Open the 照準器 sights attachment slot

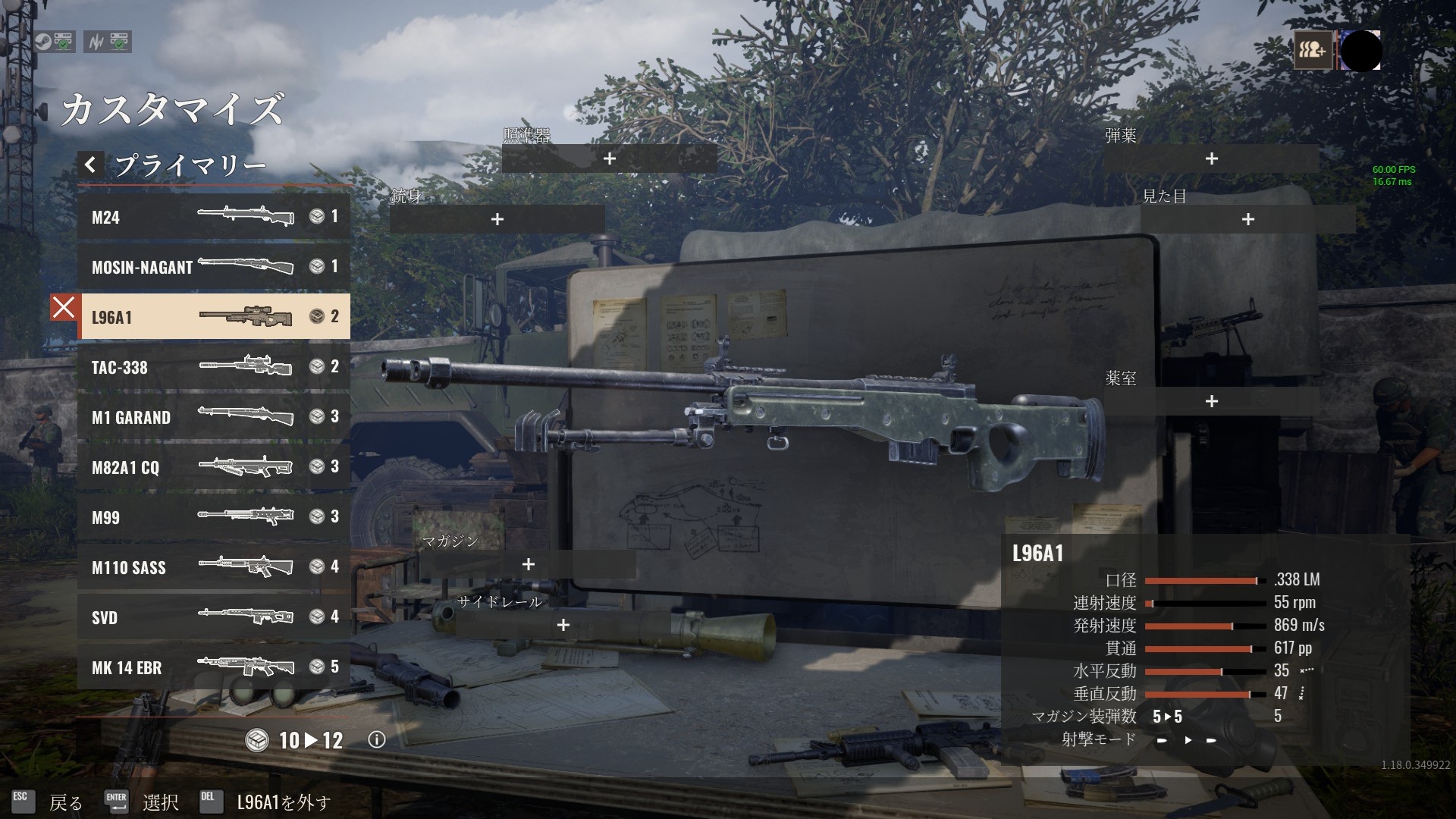point(608,159)
